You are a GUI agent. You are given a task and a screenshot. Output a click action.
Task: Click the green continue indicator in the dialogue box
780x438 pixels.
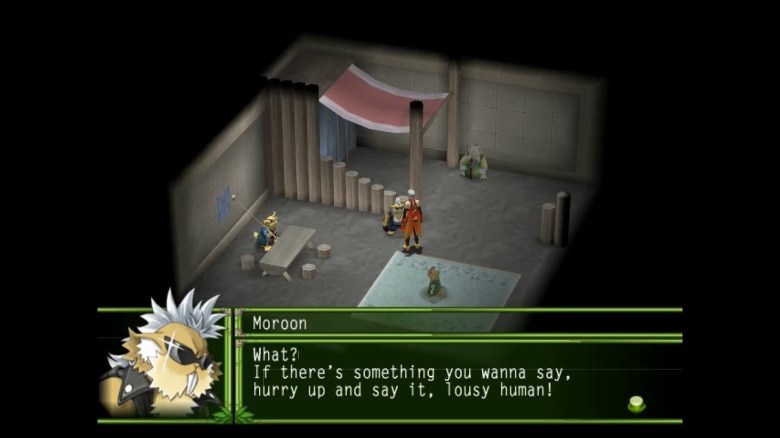[x=636, y=403]
